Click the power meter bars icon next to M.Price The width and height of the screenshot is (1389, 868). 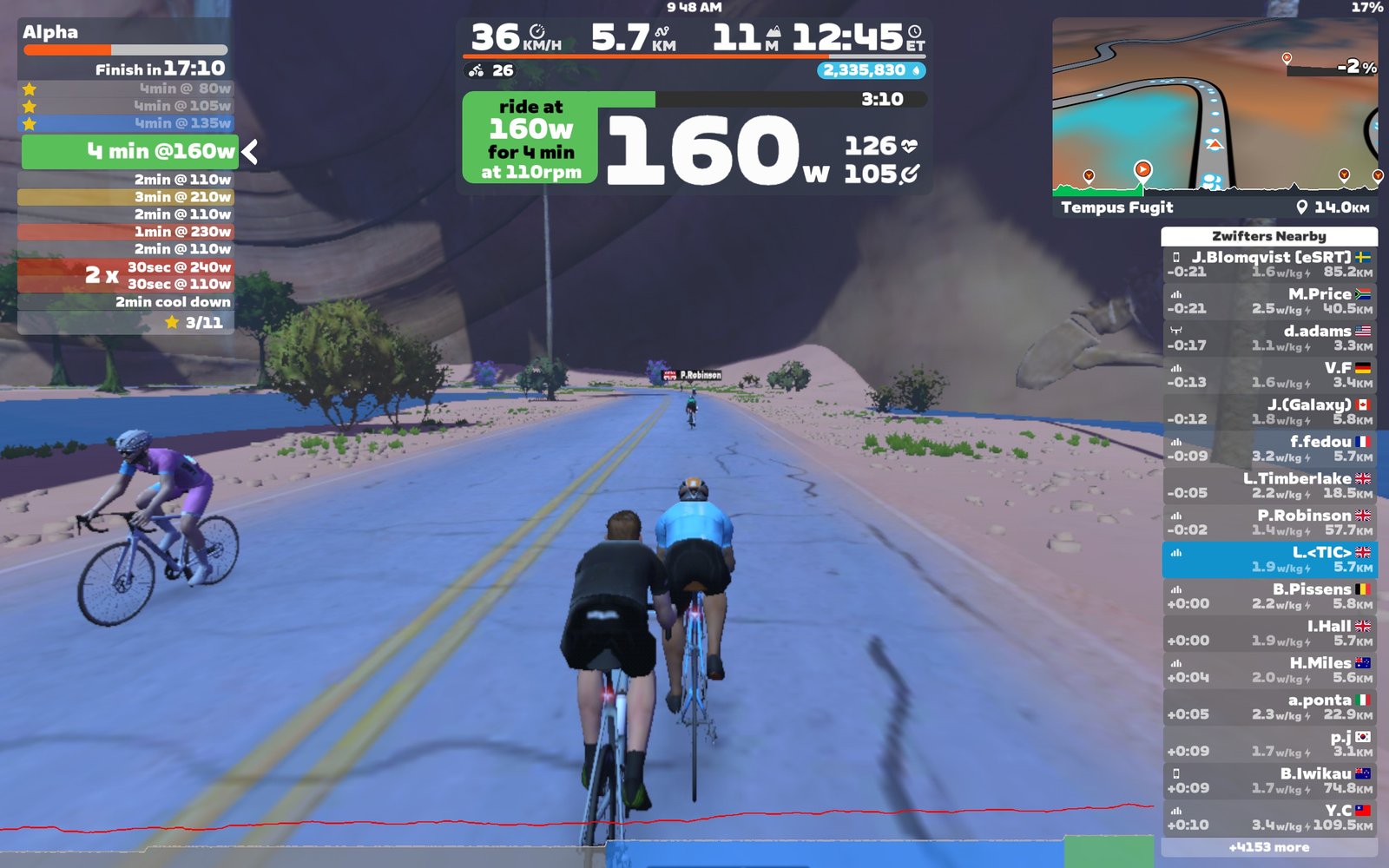pos(1175,293)
